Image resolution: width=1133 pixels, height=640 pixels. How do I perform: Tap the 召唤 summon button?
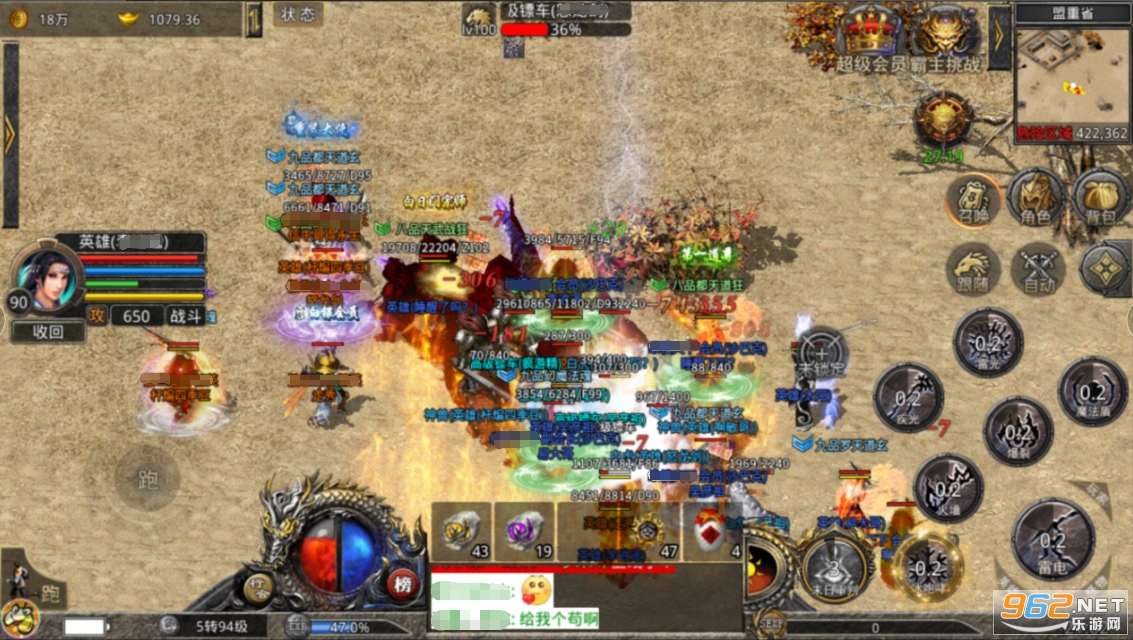(973, 199)
